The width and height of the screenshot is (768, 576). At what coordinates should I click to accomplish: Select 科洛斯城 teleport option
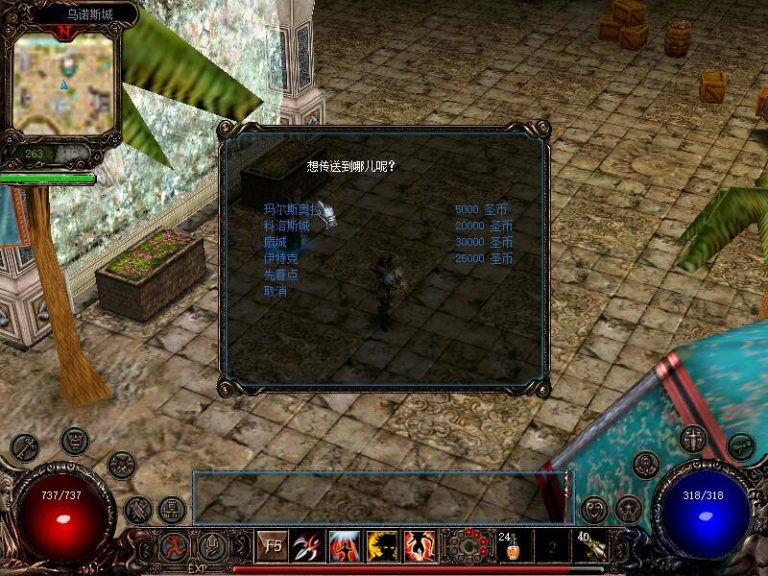(x=286, y=226)
